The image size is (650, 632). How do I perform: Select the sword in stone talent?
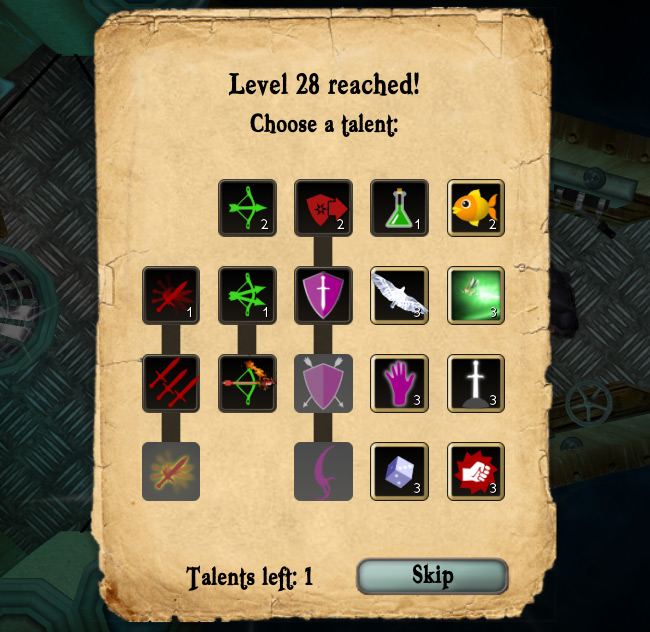476,383
